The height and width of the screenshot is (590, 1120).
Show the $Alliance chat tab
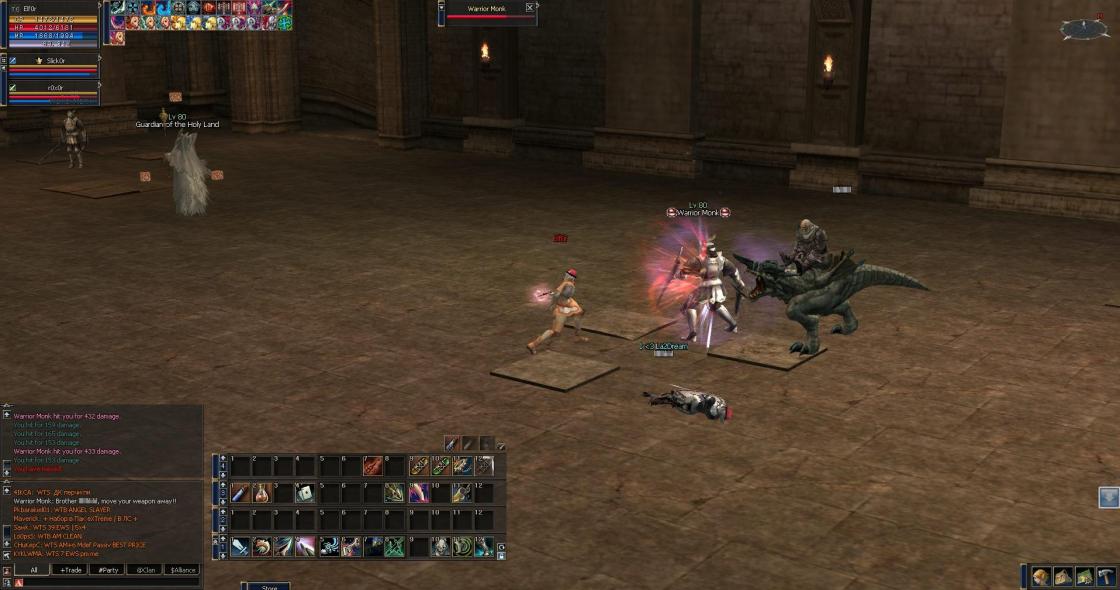pos(182,570)
